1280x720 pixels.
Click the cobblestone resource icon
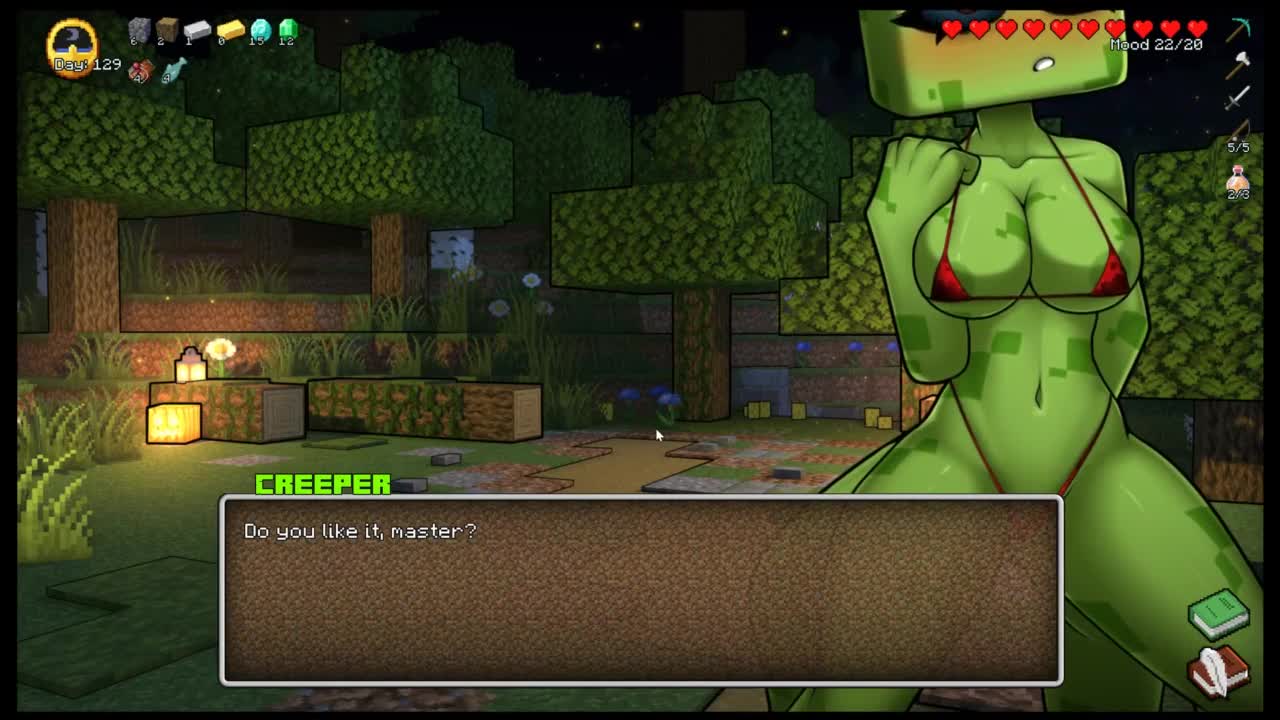(x=139, y=30)
